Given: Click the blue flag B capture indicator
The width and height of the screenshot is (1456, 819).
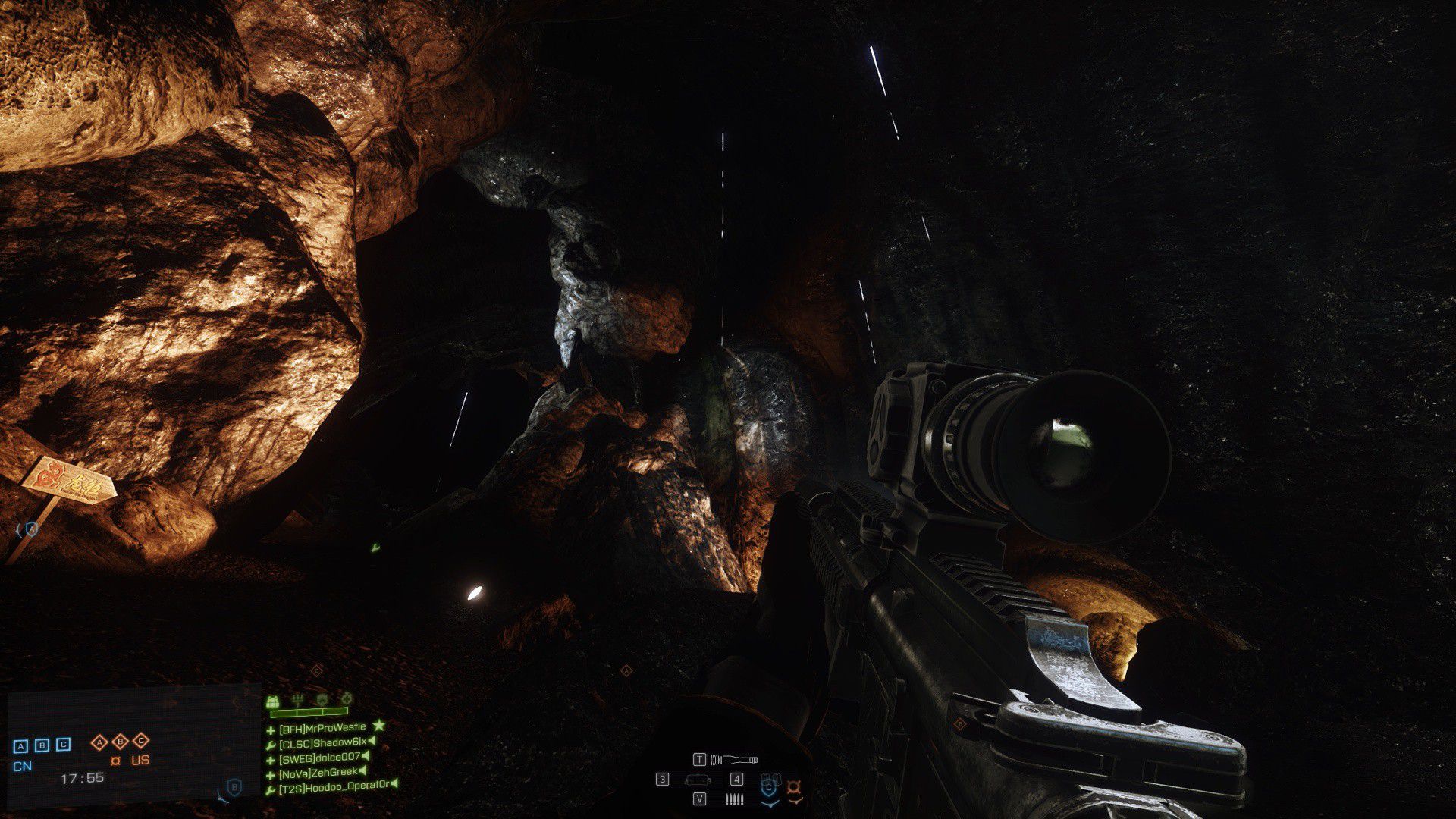Looking at the screenshot, I should (x=42, y=745).
